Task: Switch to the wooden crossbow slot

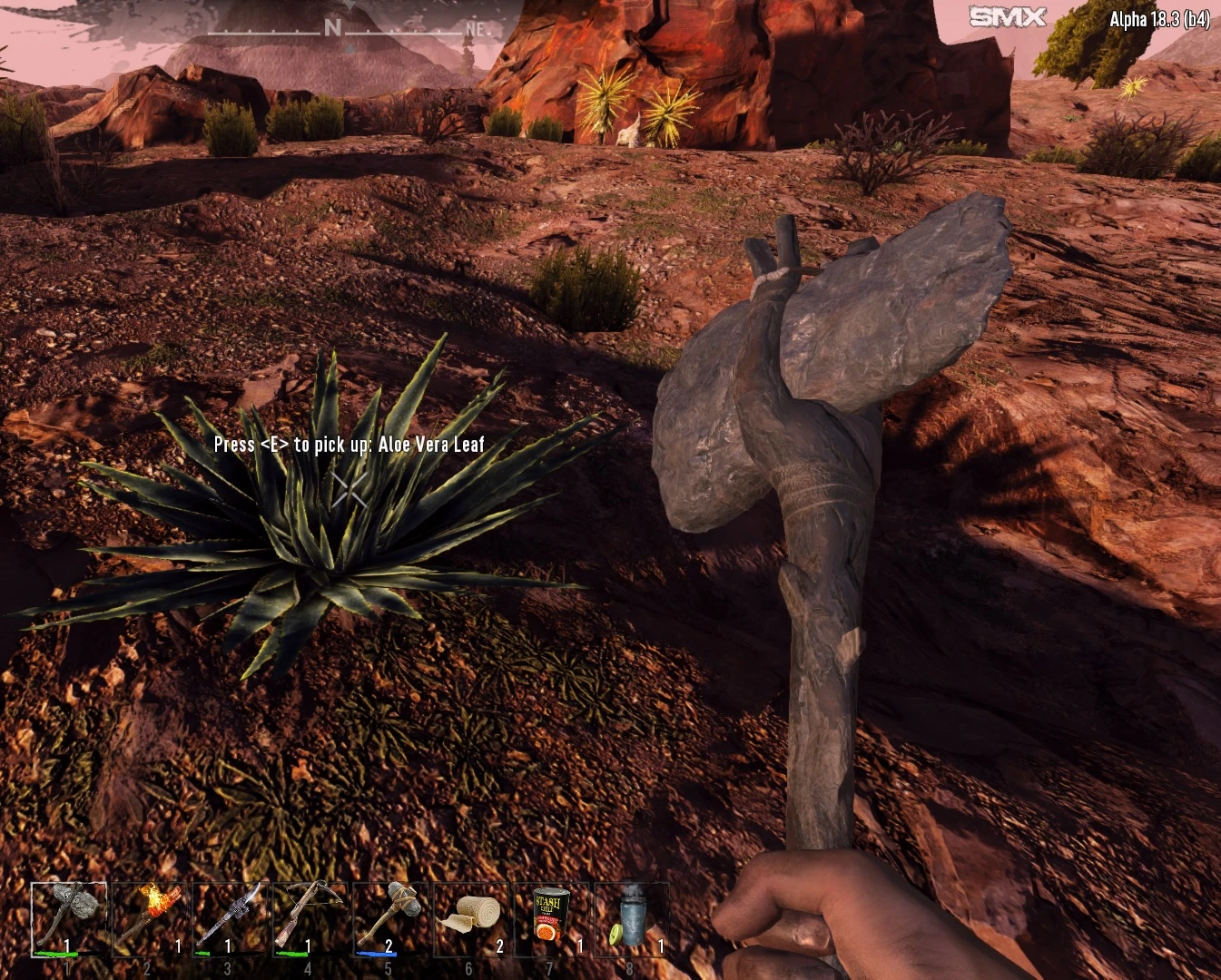Action: click(310, 919)
